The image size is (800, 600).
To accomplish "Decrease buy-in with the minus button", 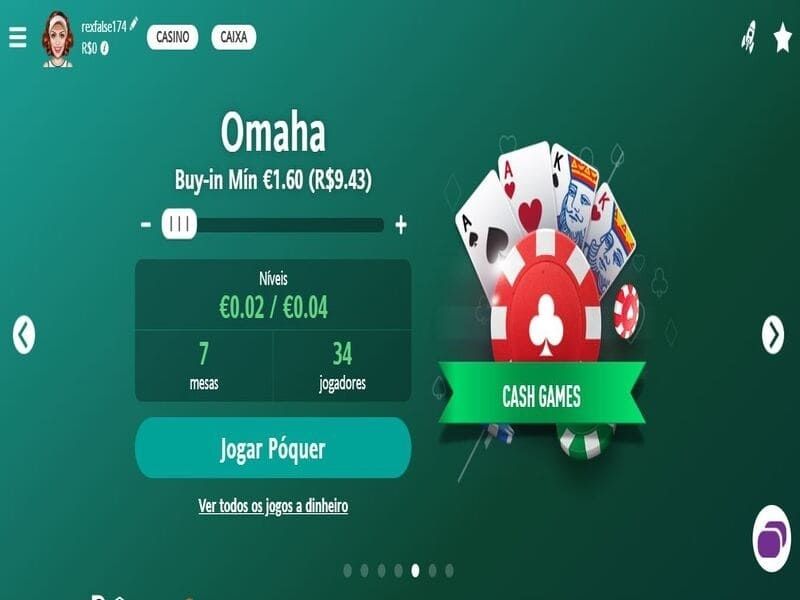I will [x=146, y=225].
